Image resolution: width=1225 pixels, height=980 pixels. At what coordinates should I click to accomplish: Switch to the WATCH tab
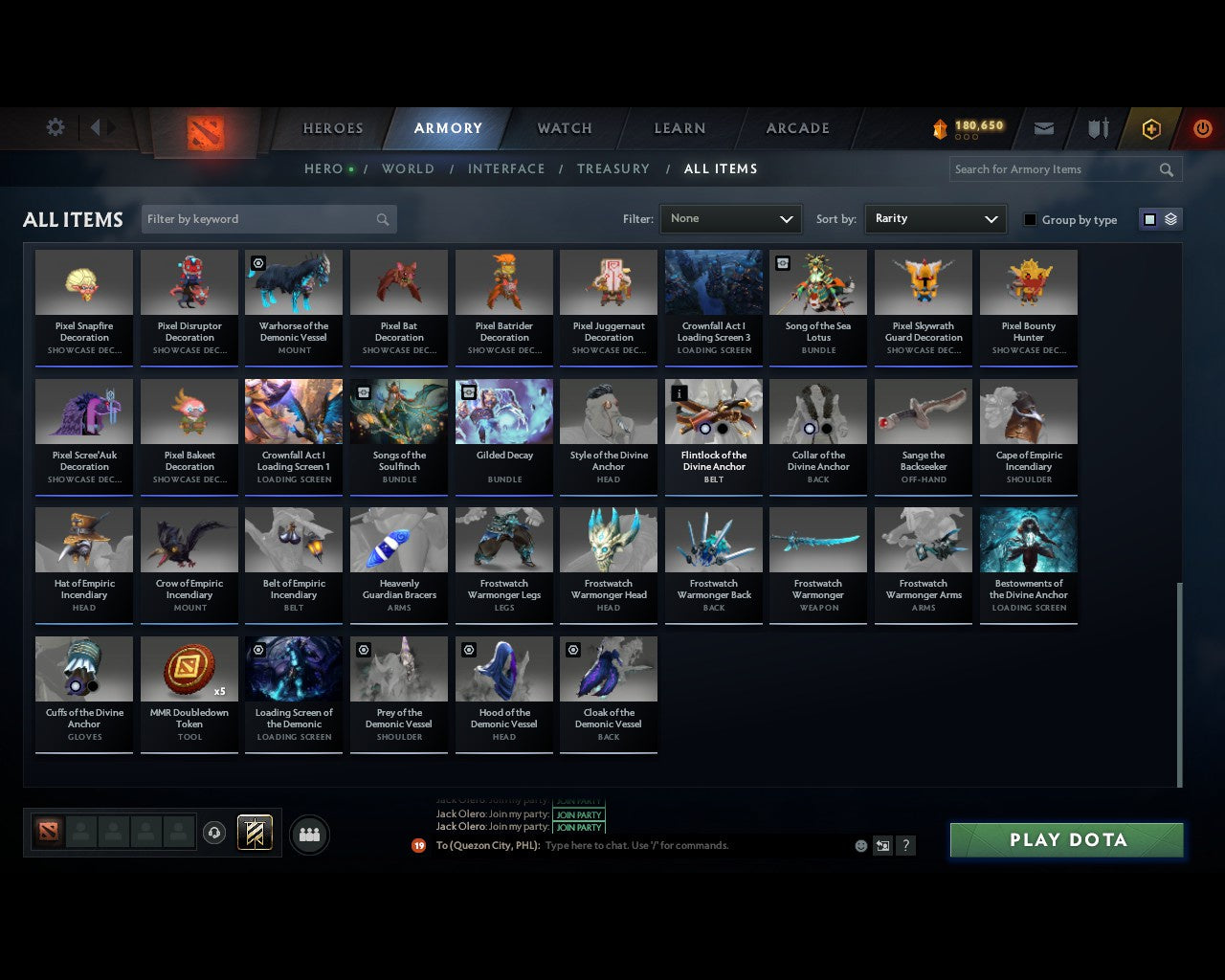[x=563, y=127]
